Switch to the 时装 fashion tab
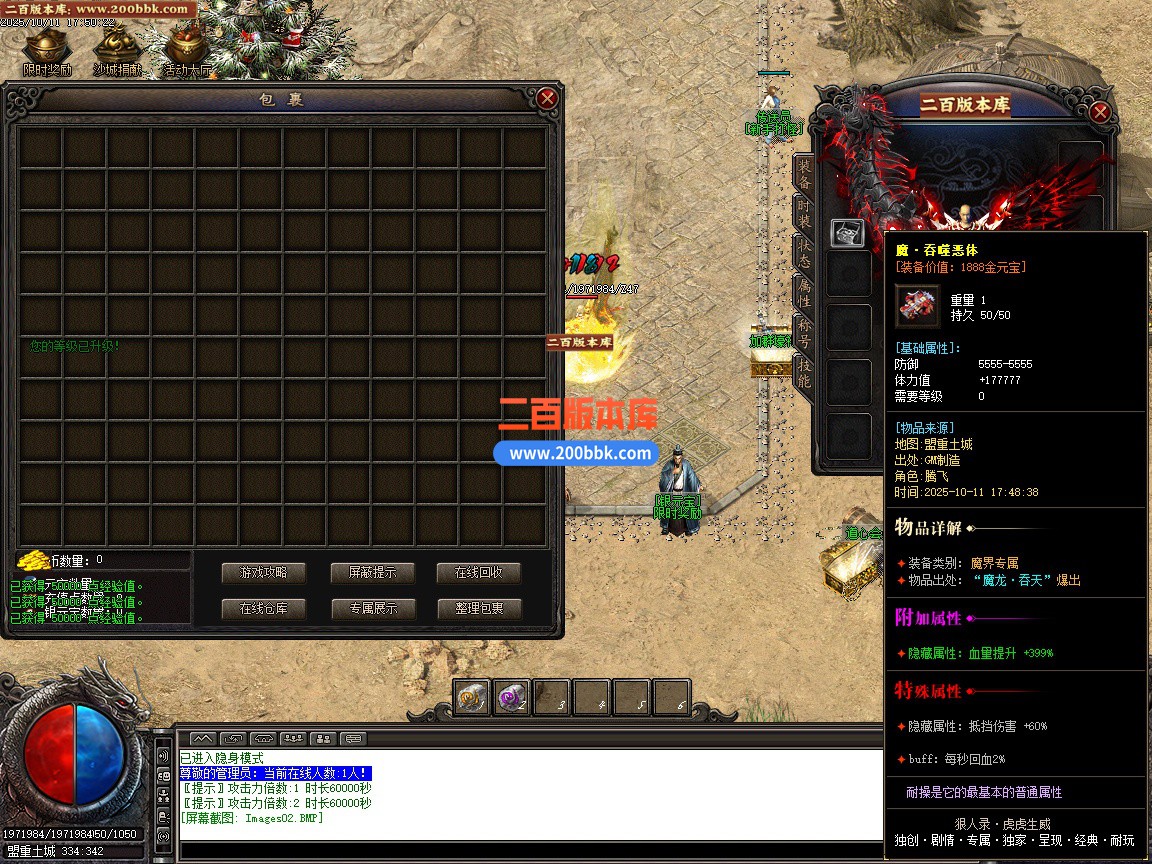This screenshot has height=864, width=1152. pos(803,212)
